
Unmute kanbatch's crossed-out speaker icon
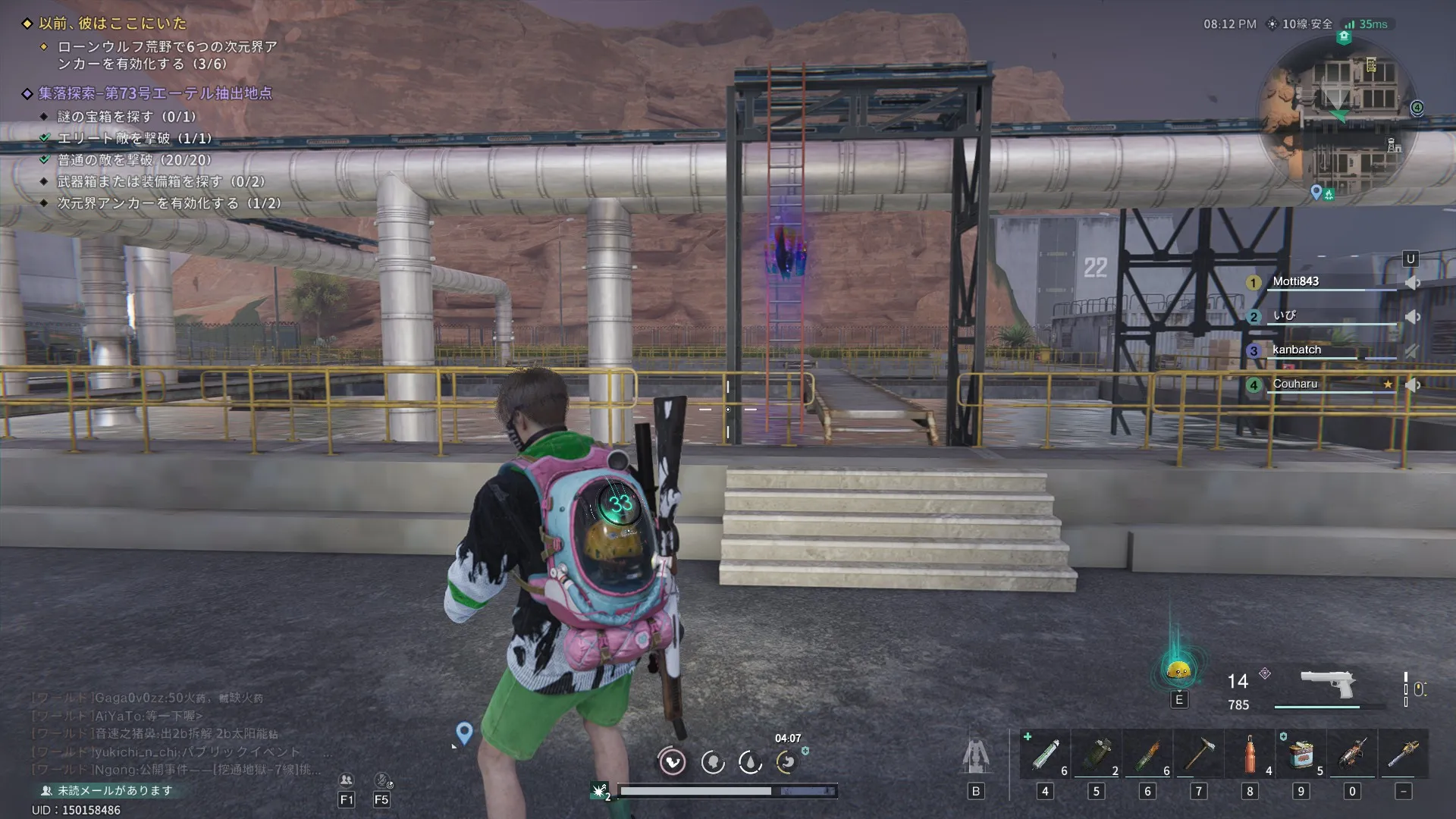click(x=1411, y=350)
